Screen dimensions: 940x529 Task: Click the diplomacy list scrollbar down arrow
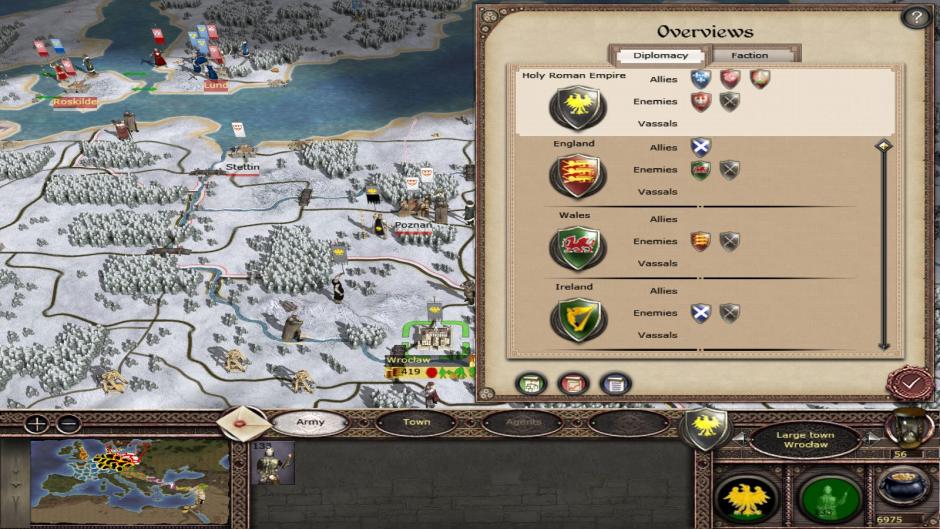pyautogui.click(x=883, y=345)
